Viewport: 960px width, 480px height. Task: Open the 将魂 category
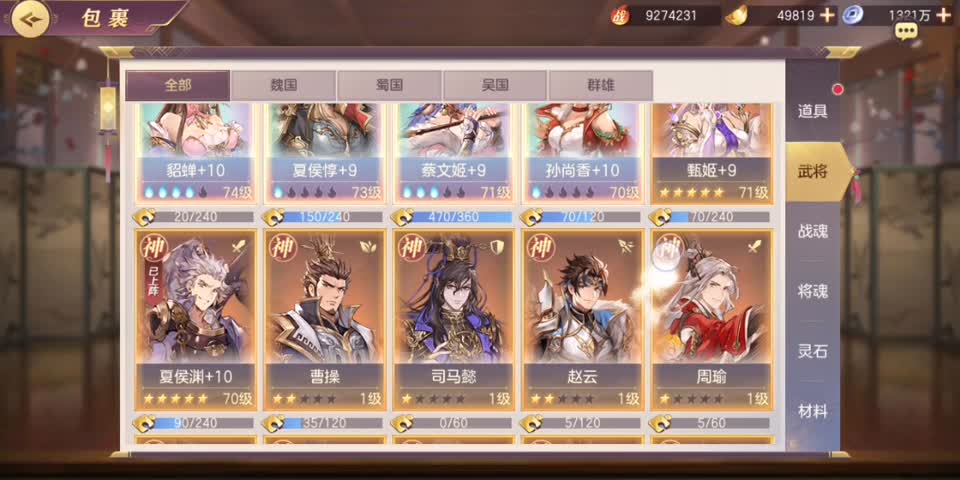tap(812, 291)
